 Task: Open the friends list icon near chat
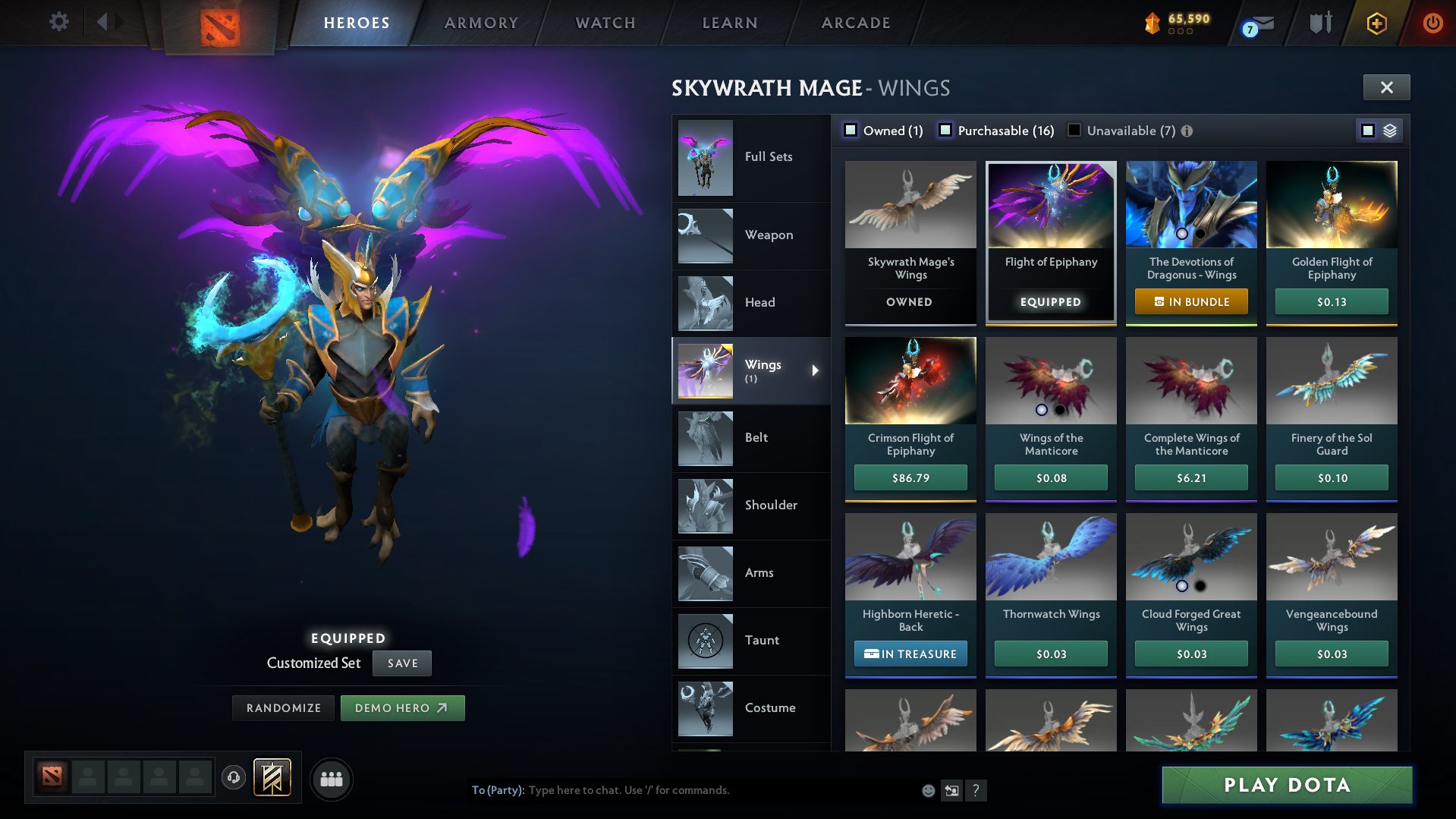click(x=331, y=779)
